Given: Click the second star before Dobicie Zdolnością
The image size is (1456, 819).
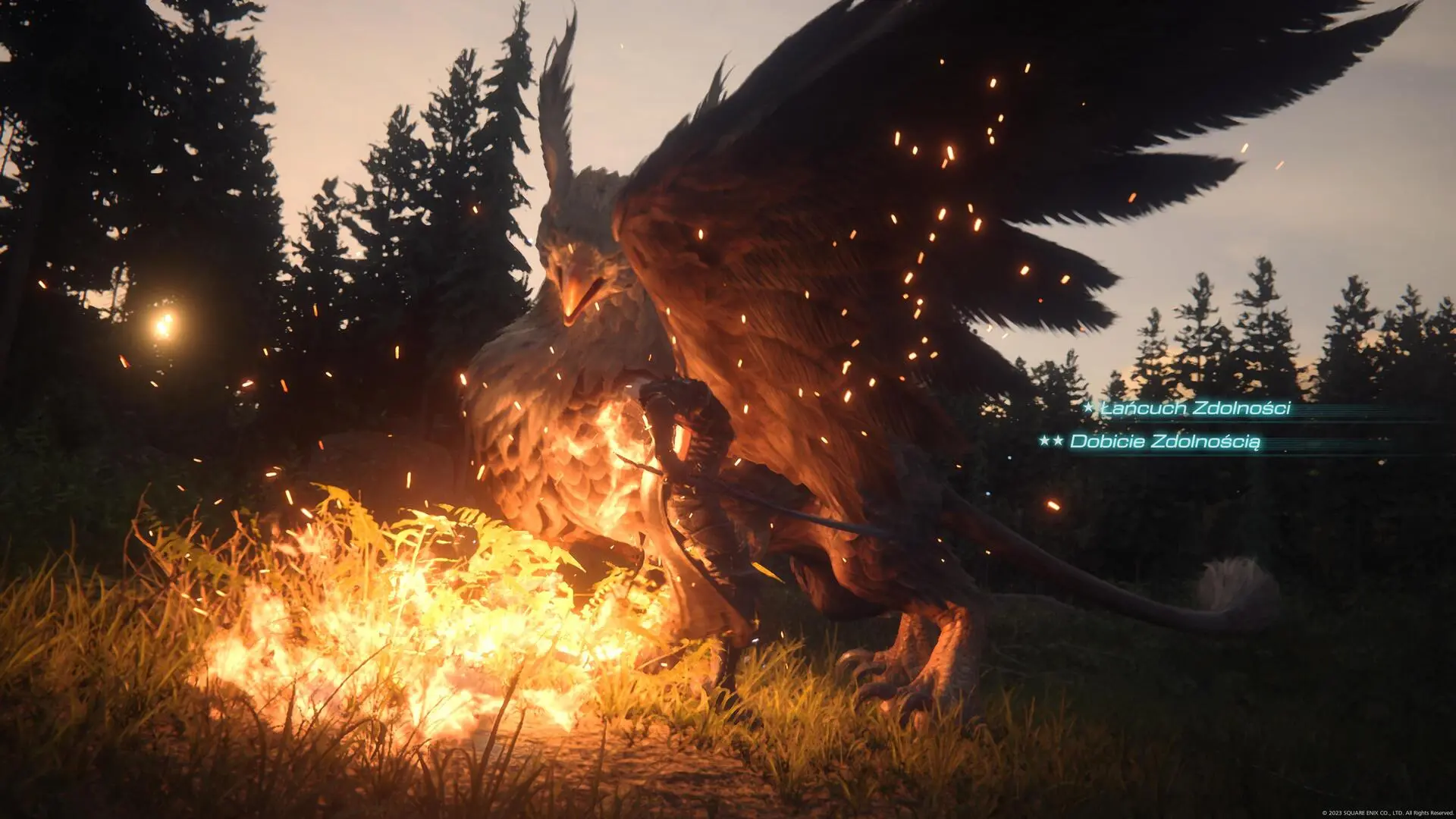Looking at the screenshot, I should coord(1059,441).
